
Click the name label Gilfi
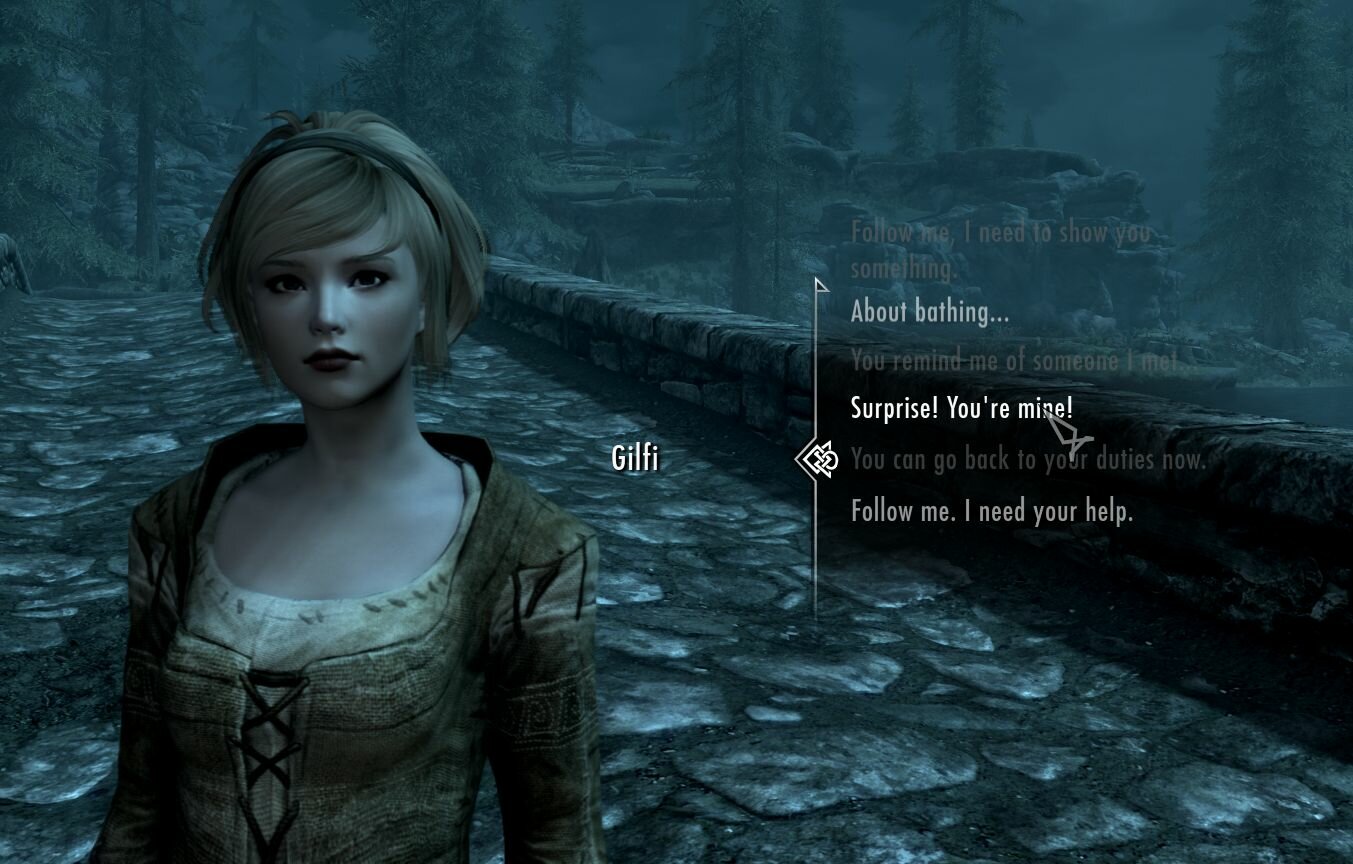pos(634,459)
